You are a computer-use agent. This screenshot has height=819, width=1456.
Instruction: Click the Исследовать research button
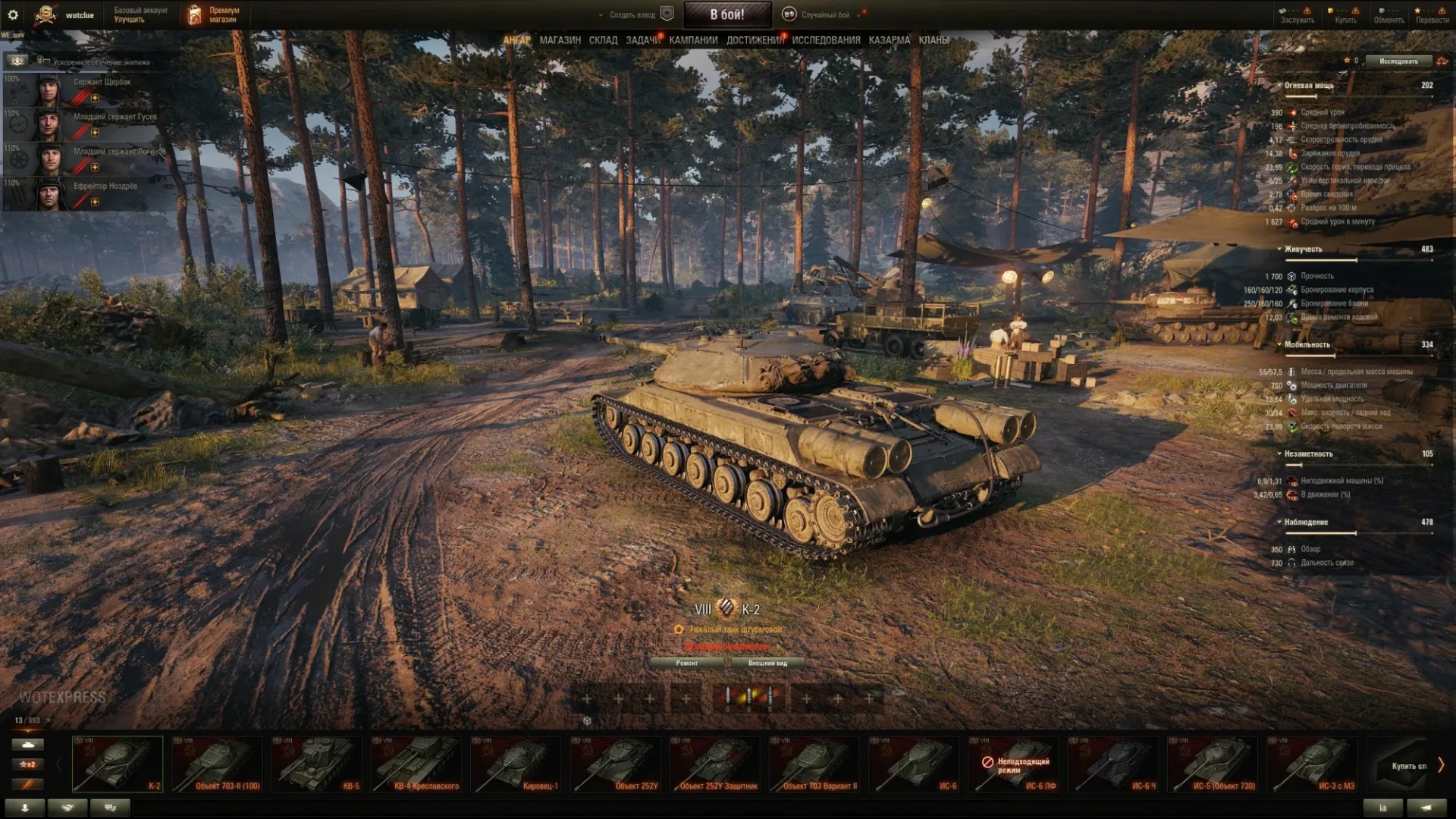[1398, 61]
